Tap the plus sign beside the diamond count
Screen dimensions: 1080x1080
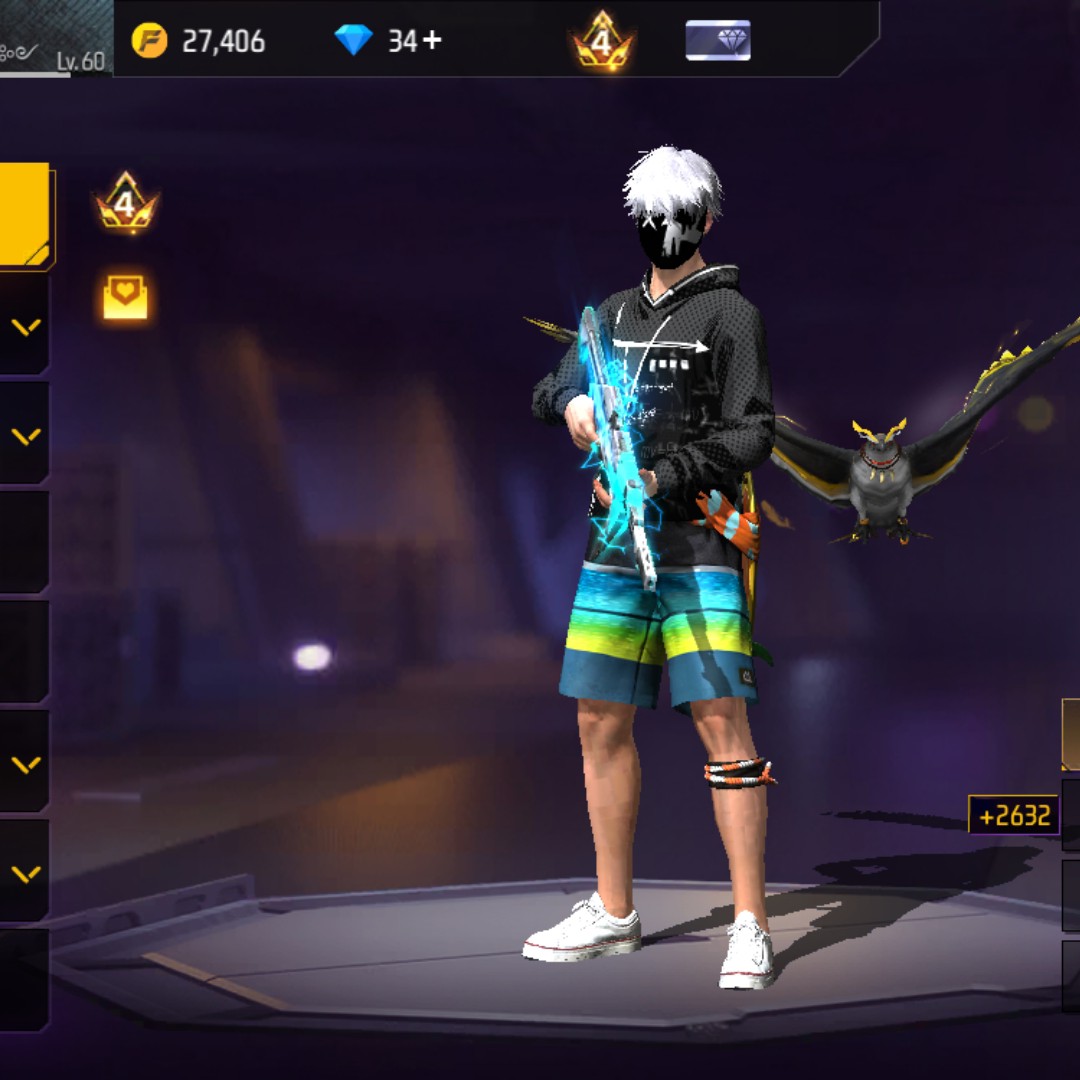[431, 41]
